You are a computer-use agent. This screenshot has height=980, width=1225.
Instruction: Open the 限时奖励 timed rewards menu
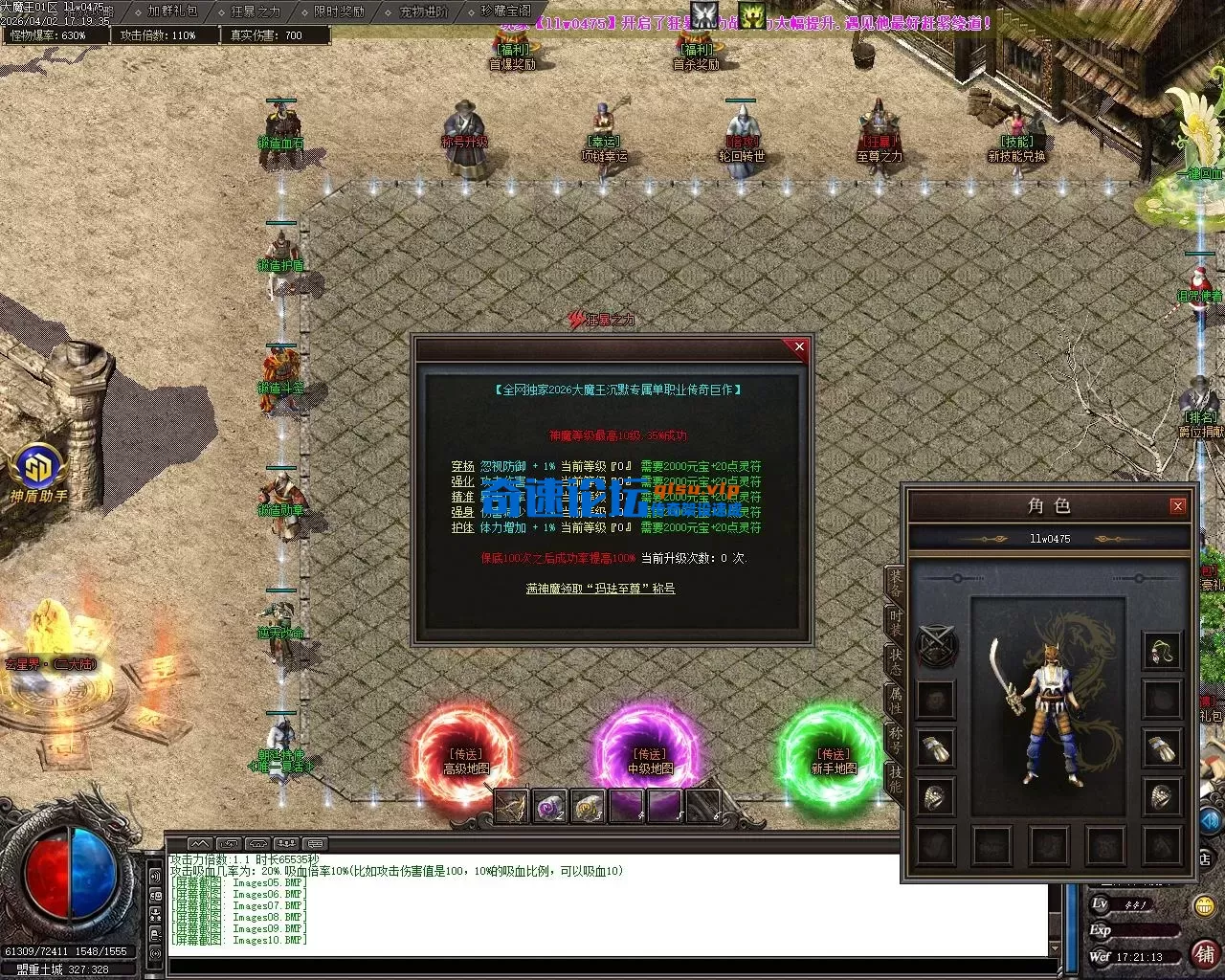click(339, 11)
